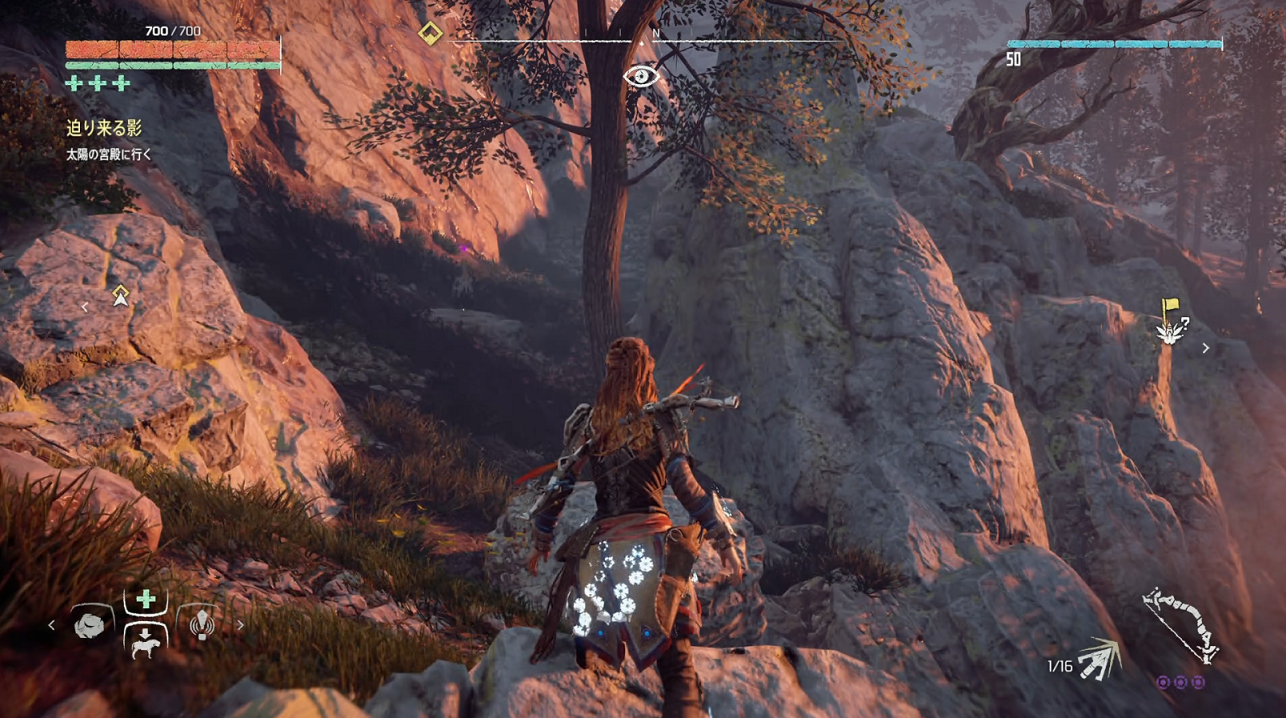Viewport: 1286px width, 718px height.
Task: Click the yellow quest diamond on the compass
Action: [x=430, y=34]
